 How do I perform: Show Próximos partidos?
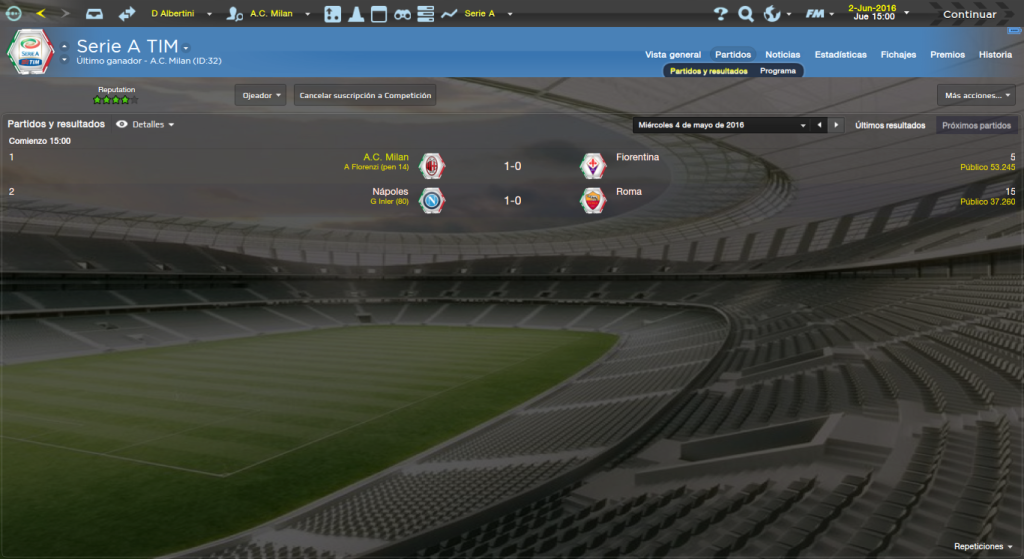(x=975, y=125)
